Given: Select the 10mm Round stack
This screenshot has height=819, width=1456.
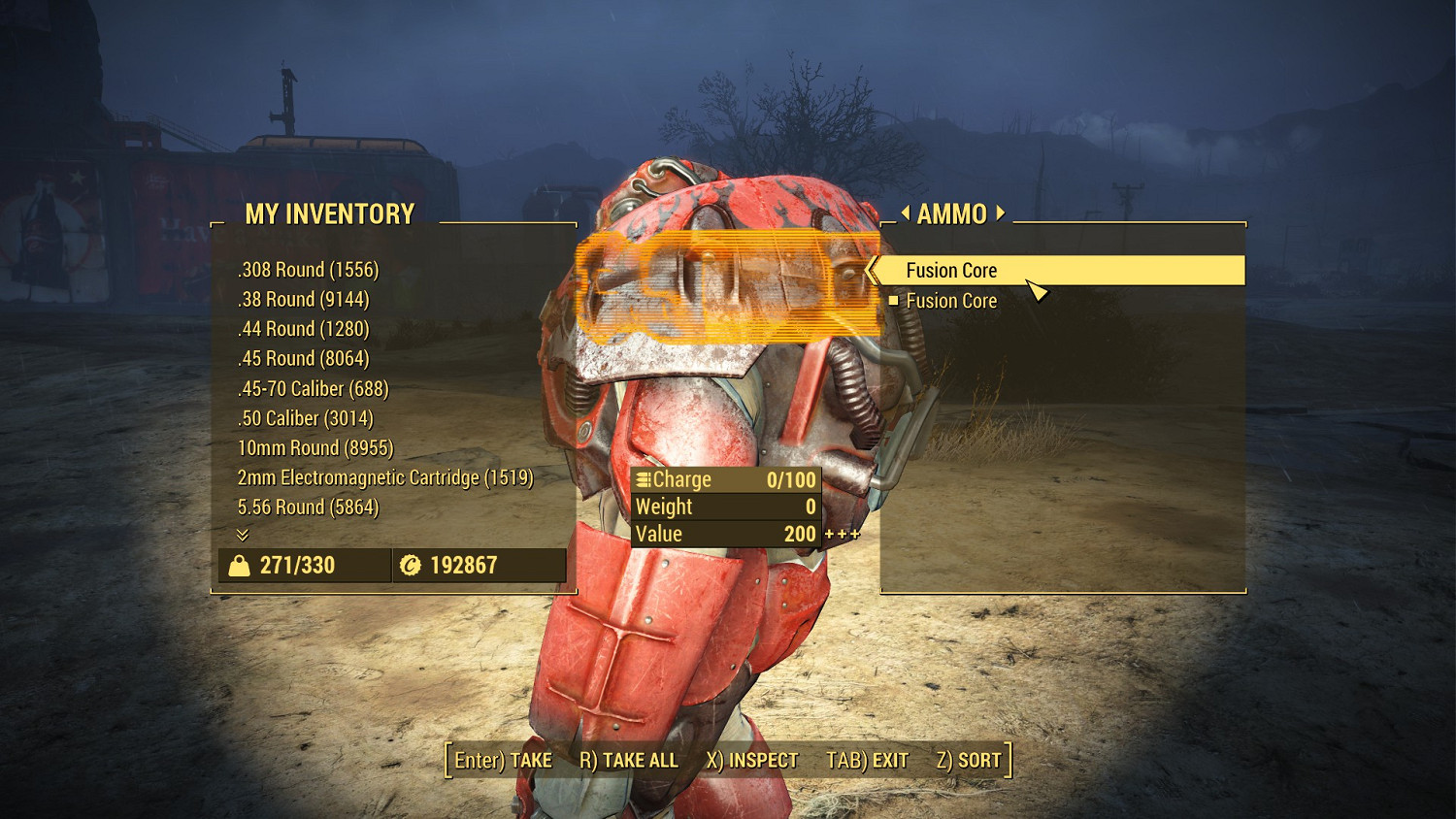Looking at the screenshot, I should point(314,448).
